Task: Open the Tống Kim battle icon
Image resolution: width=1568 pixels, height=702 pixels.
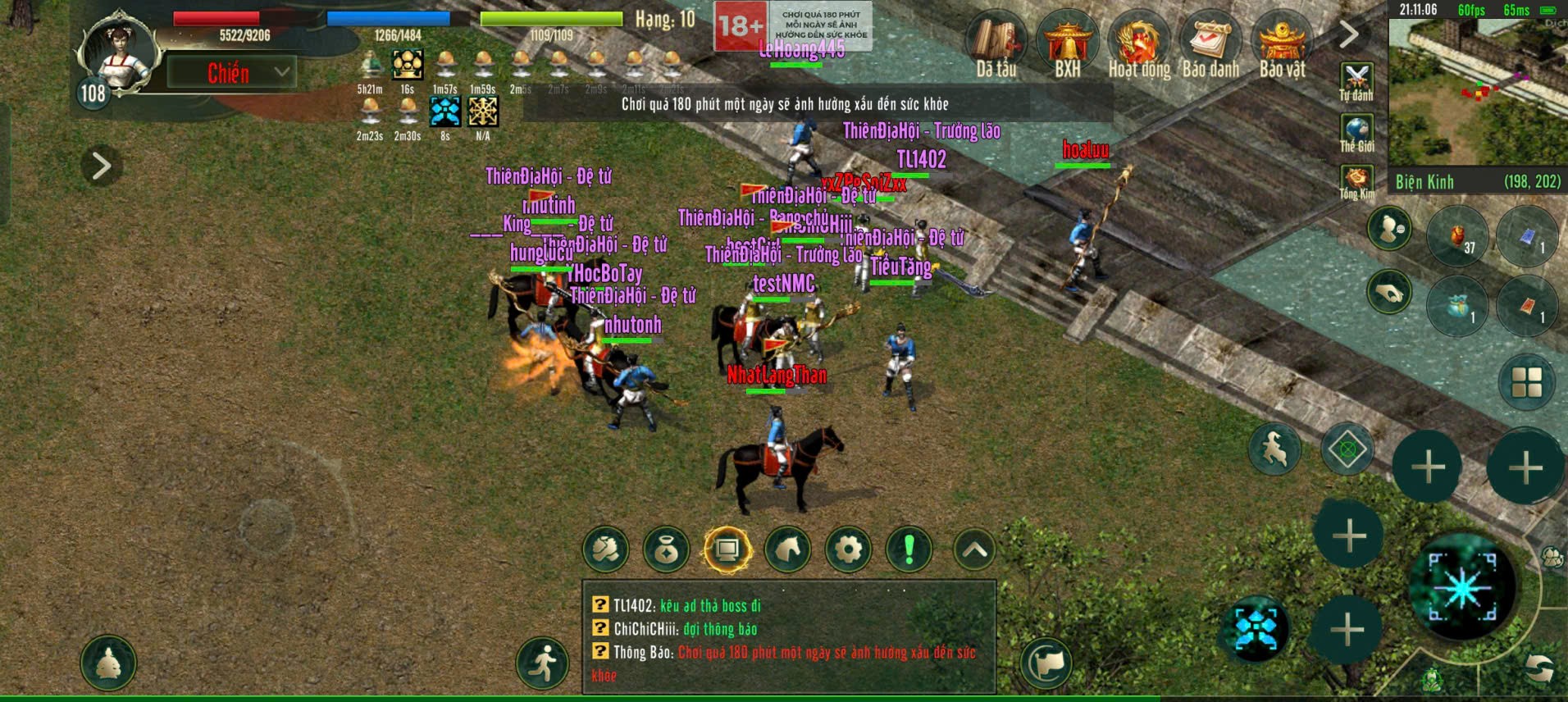Action: tap(1358, 177)
